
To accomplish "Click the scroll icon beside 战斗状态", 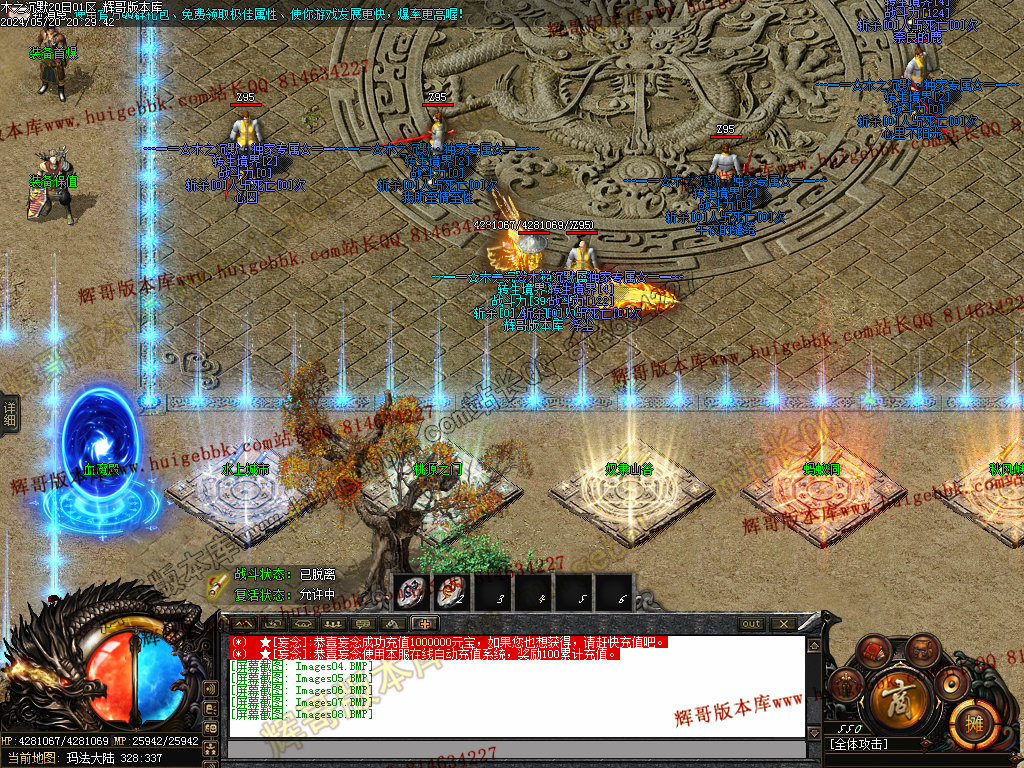I will [x=217, y=584].
